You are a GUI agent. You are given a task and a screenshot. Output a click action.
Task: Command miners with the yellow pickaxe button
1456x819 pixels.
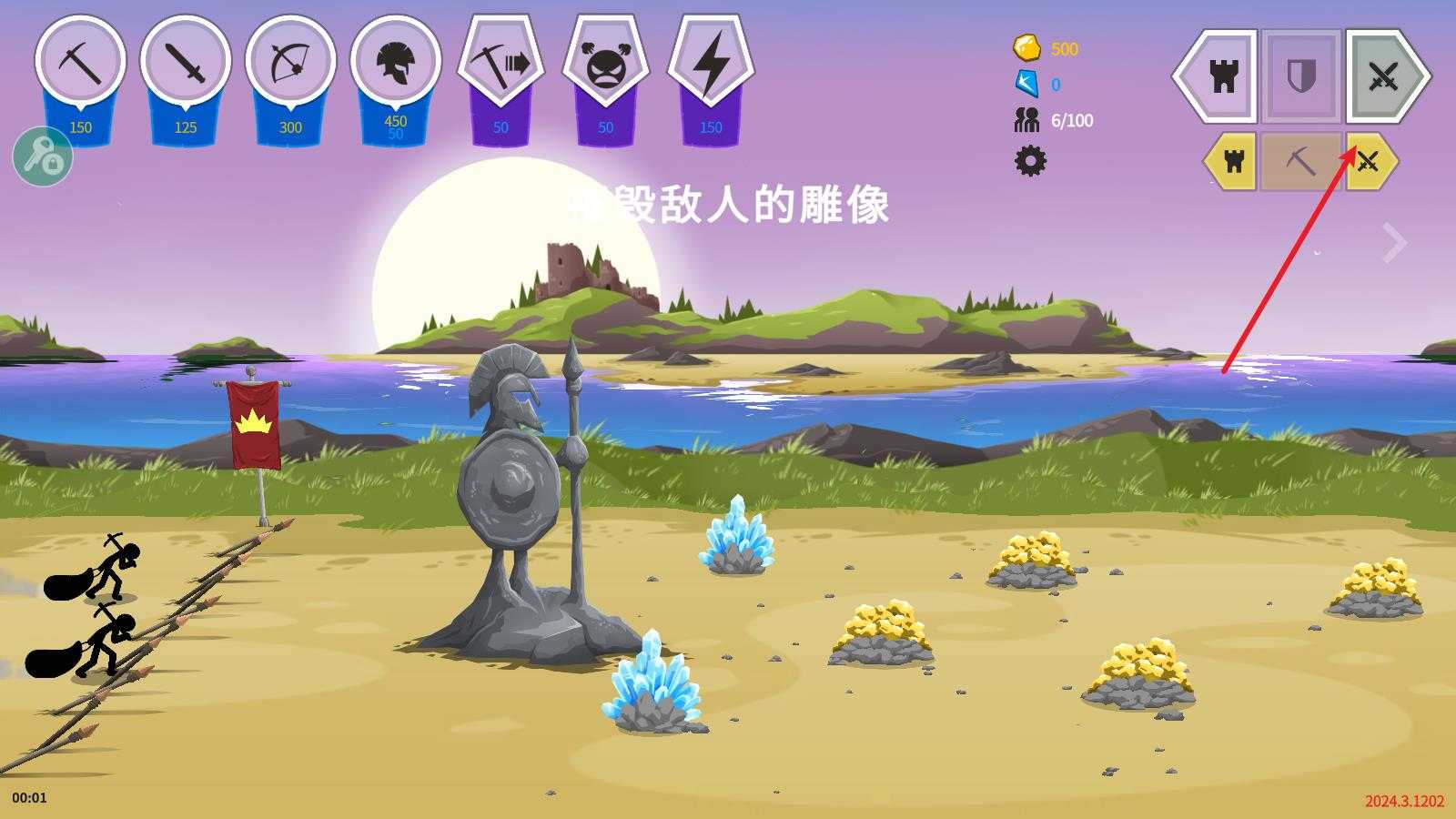point(1301,162)
